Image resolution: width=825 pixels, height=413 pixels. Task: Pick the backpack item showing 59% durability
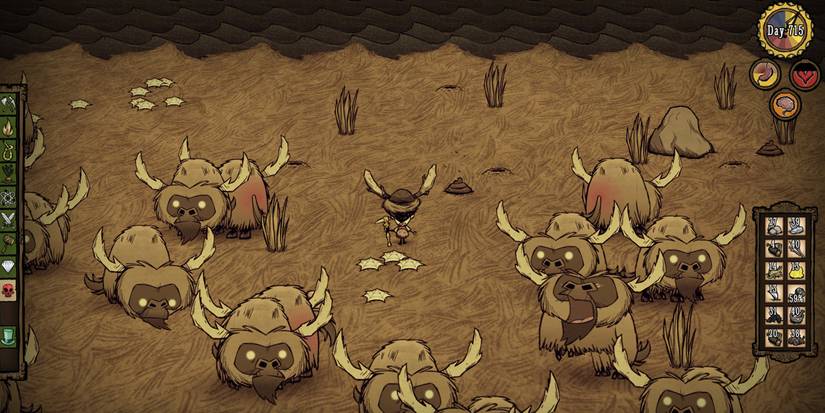click(x=796, y=292)
